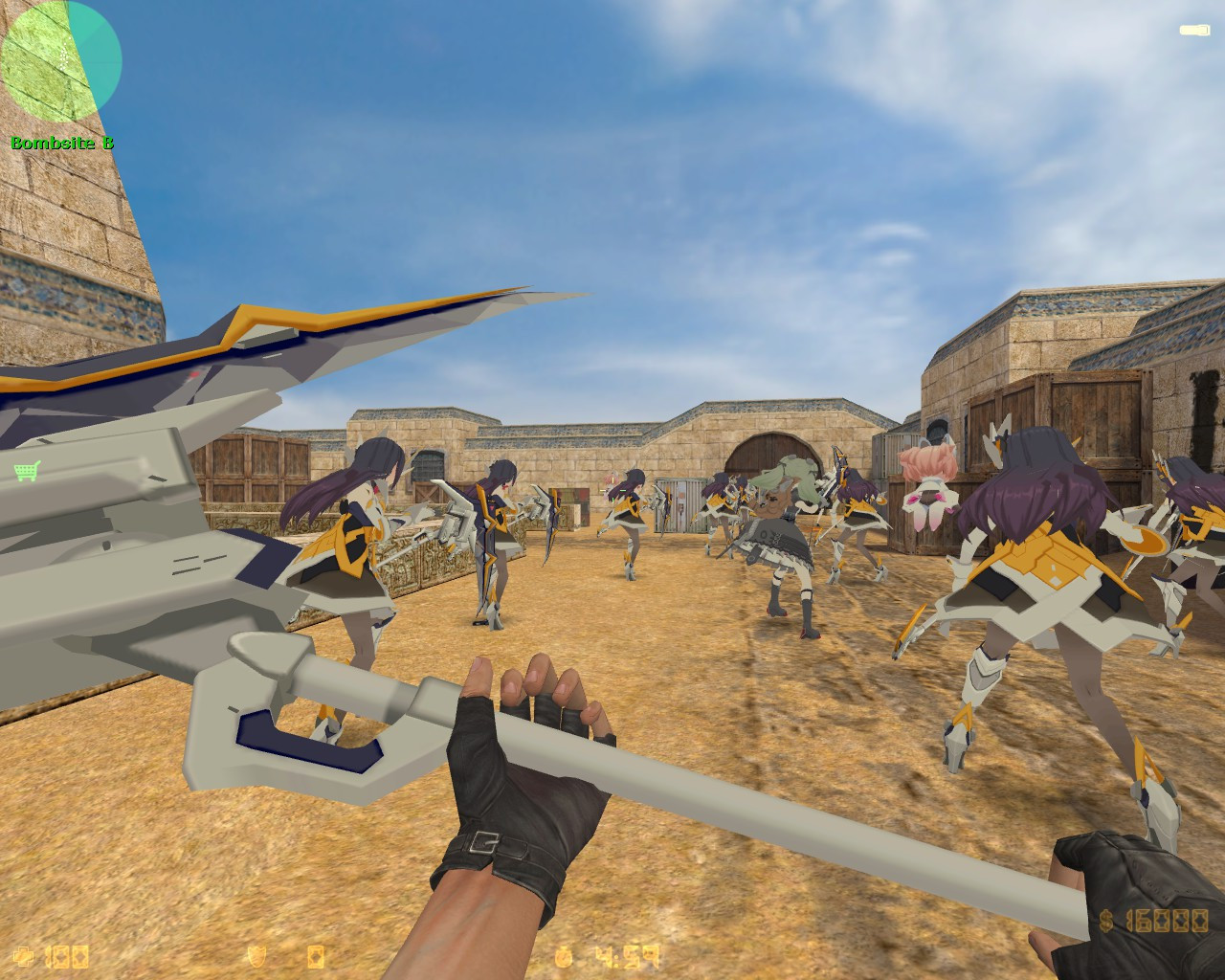Click the armor shield icon at bottom center

[257, 956]
